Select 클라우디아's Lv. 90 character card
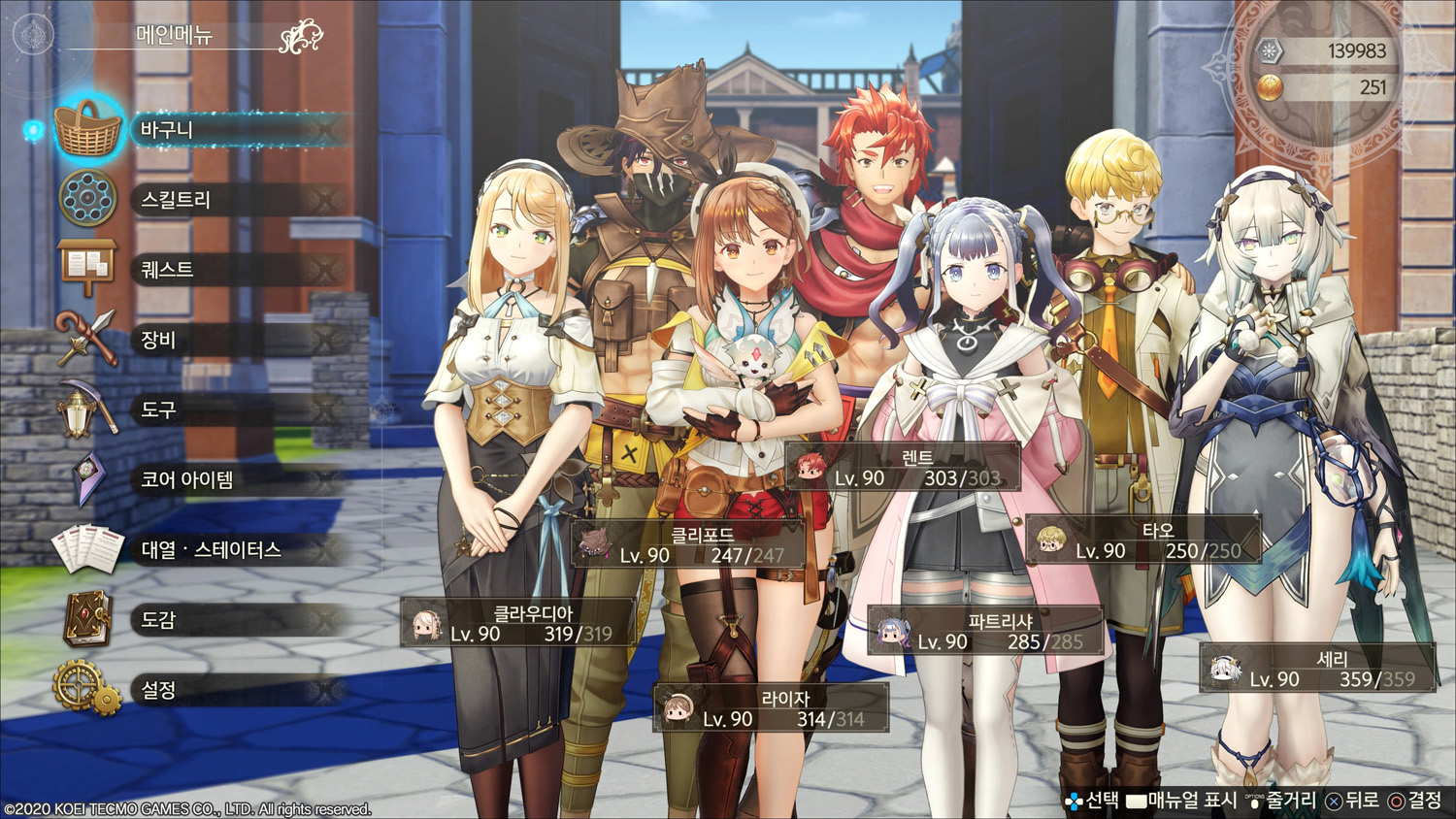The width and height of the screenshot is (1456, 819). click(520, 623)
